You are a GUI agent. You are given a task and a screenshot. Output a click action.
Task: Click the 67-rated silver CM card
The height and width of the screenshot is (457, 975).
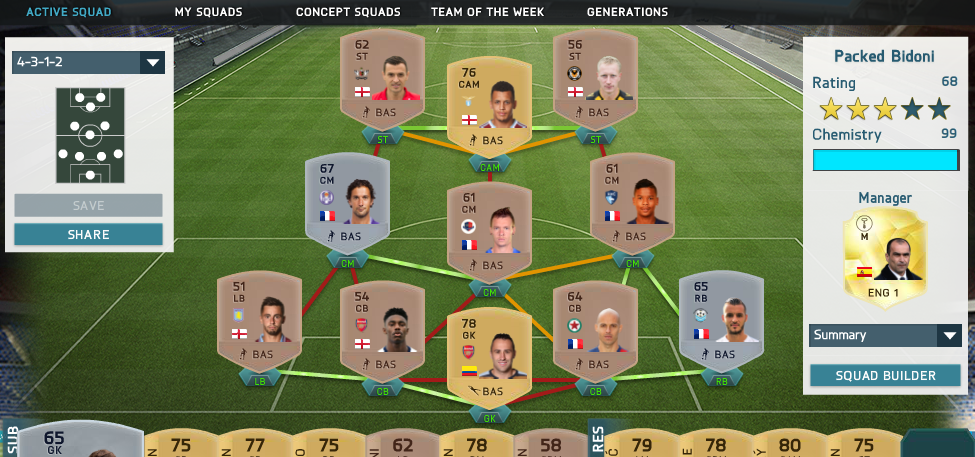pyautogui.click(x=348, y=200)
